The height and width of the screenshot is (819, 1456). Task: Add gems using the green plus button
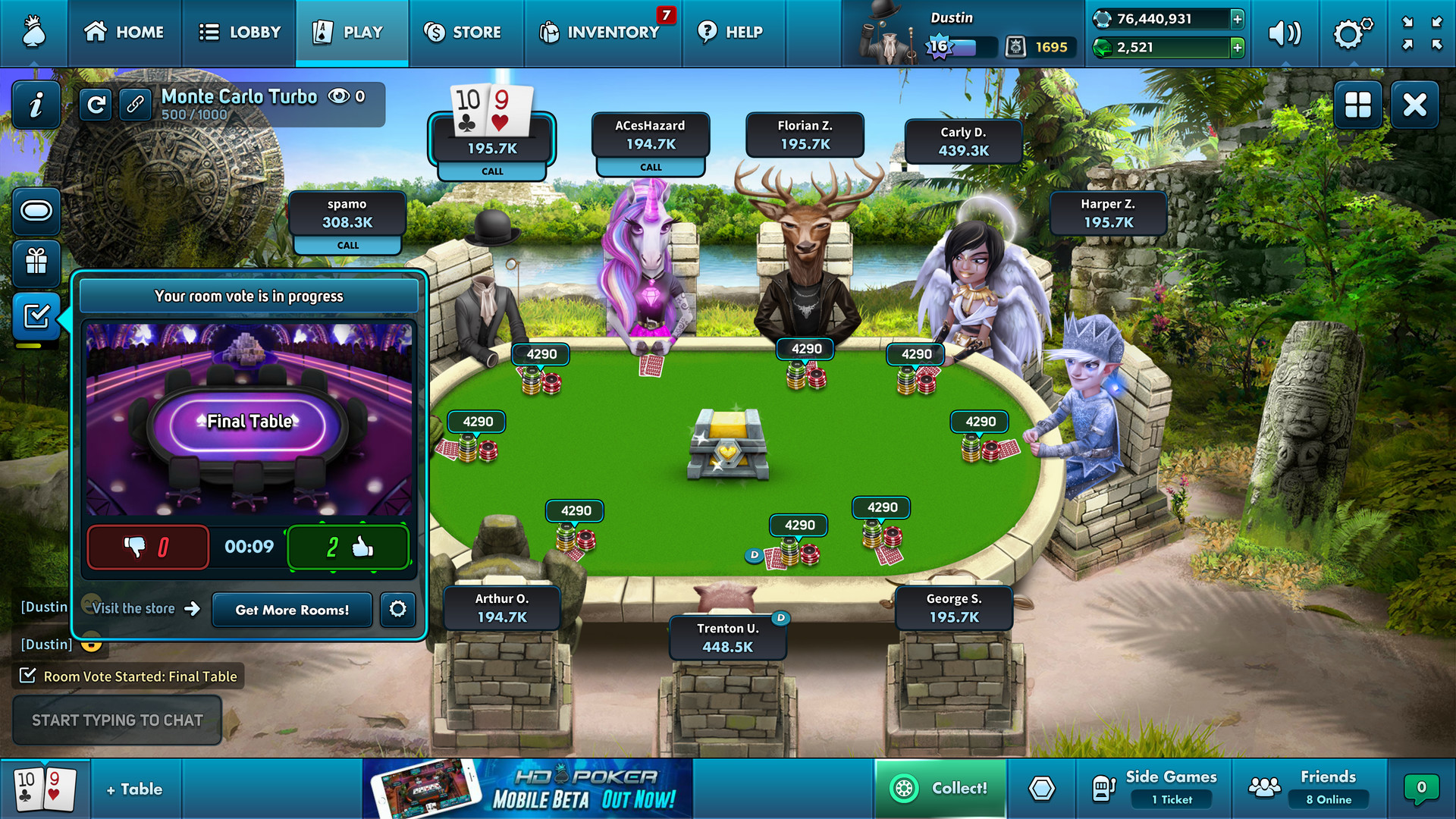click(x=1240, y=49)
